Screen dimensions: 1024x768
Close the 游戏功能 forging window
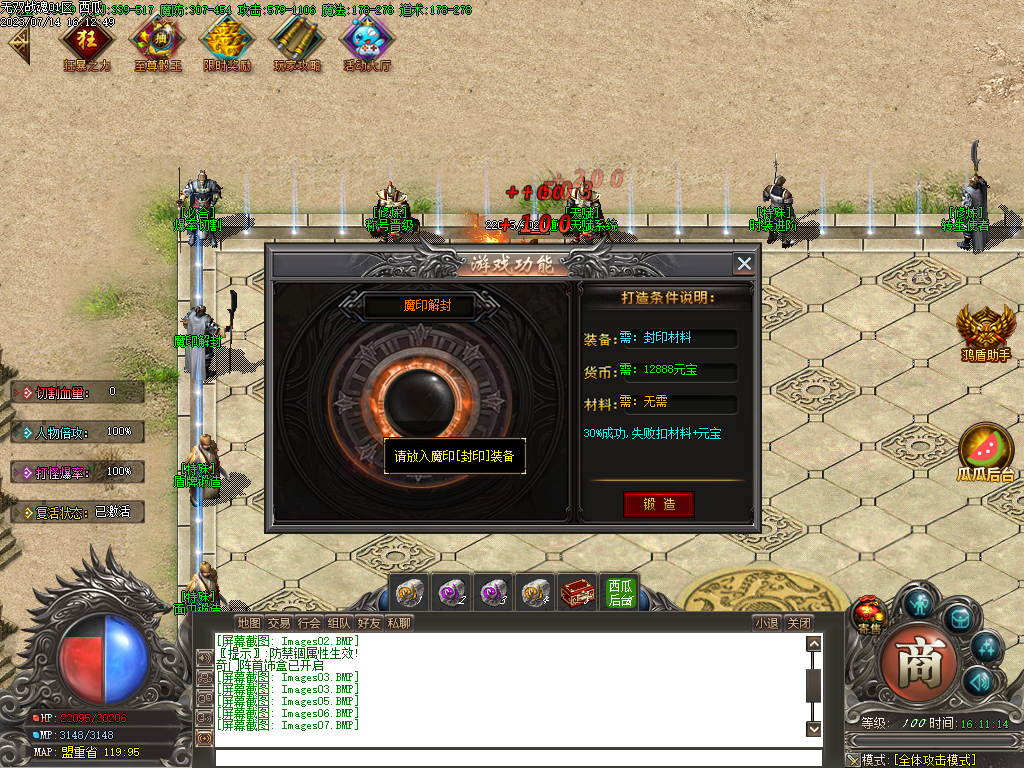tap(744, 263)
